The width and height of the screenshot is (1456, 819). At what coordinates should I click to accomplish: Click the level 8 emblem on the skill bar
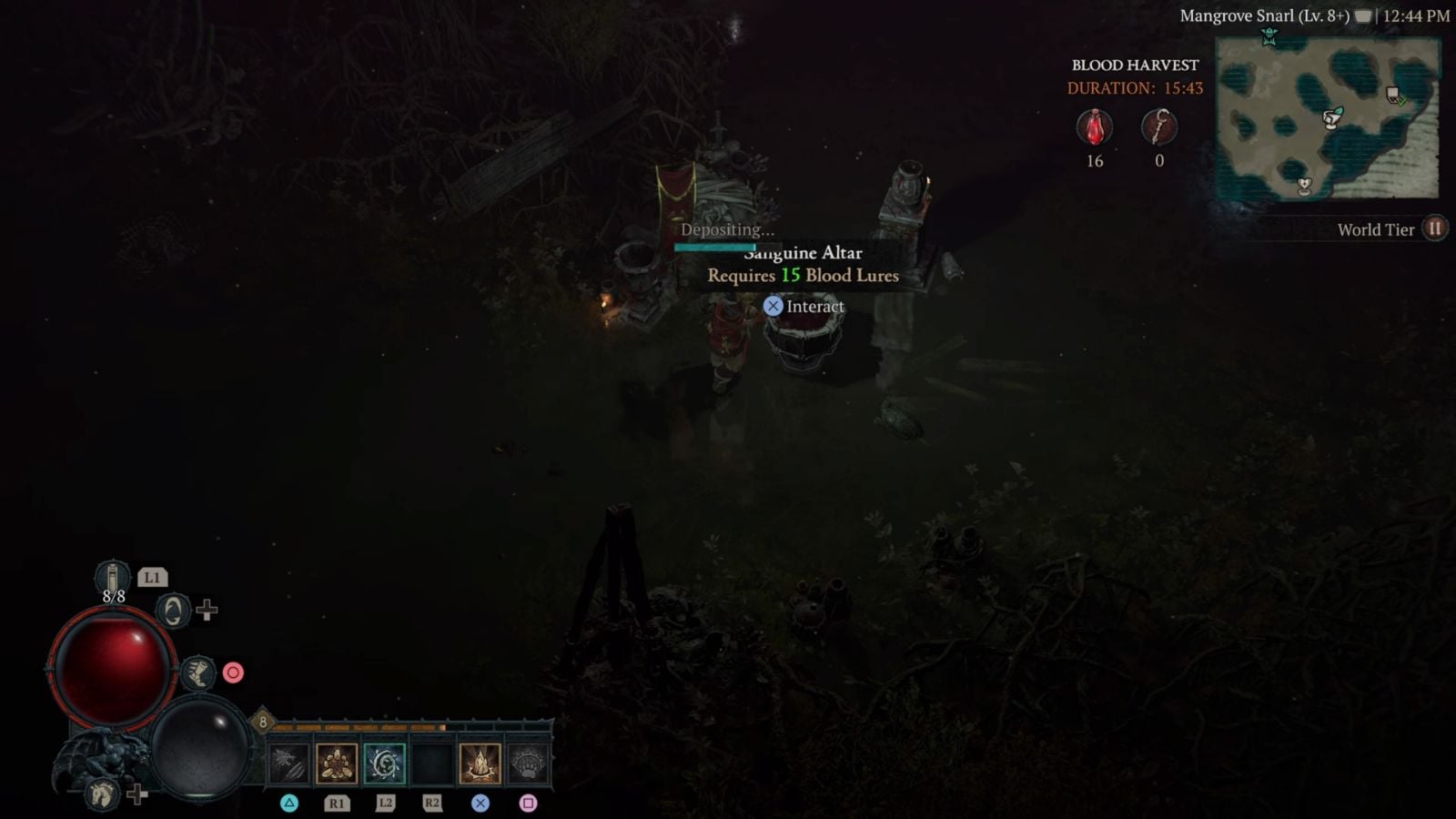click(264, 722)
